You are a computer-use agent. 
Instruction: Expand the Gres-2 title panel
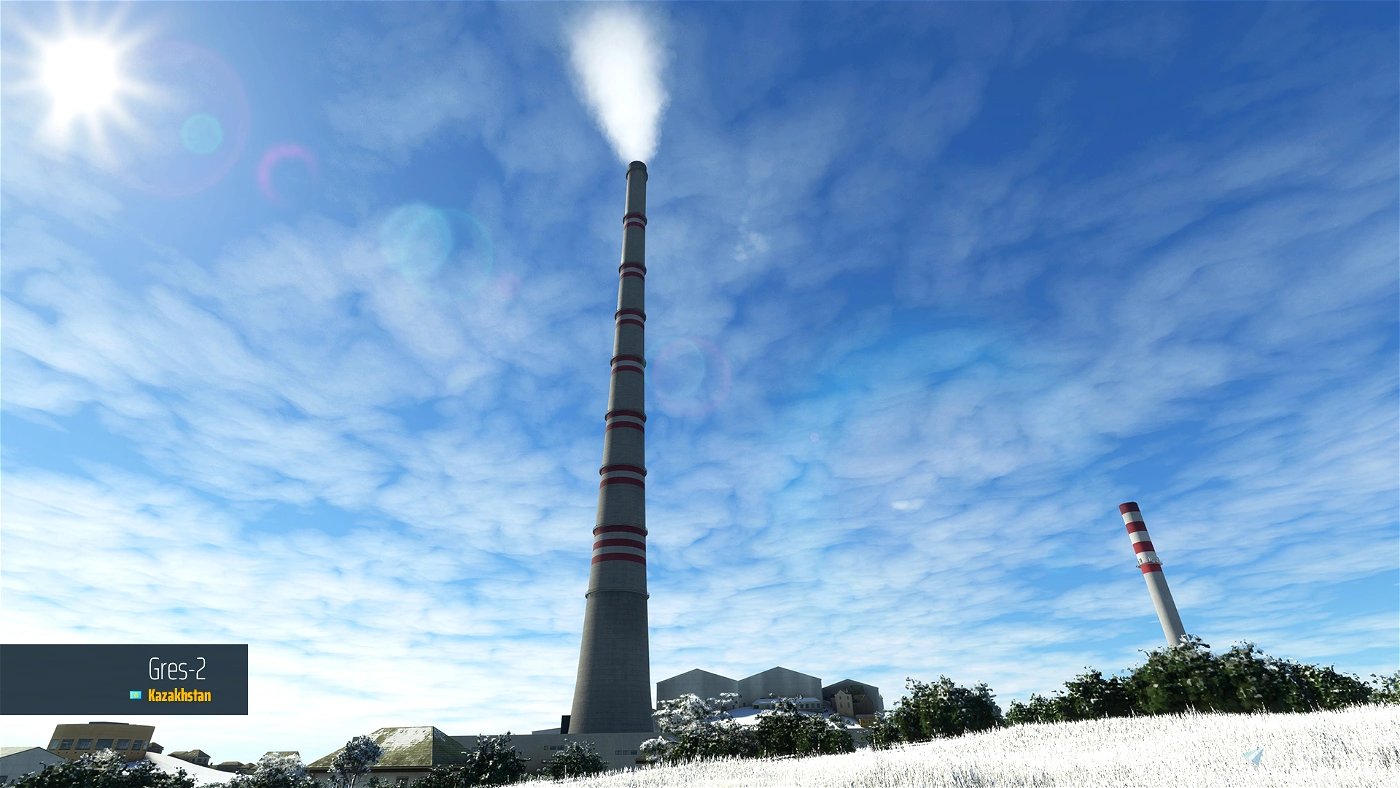click(175, 666)
